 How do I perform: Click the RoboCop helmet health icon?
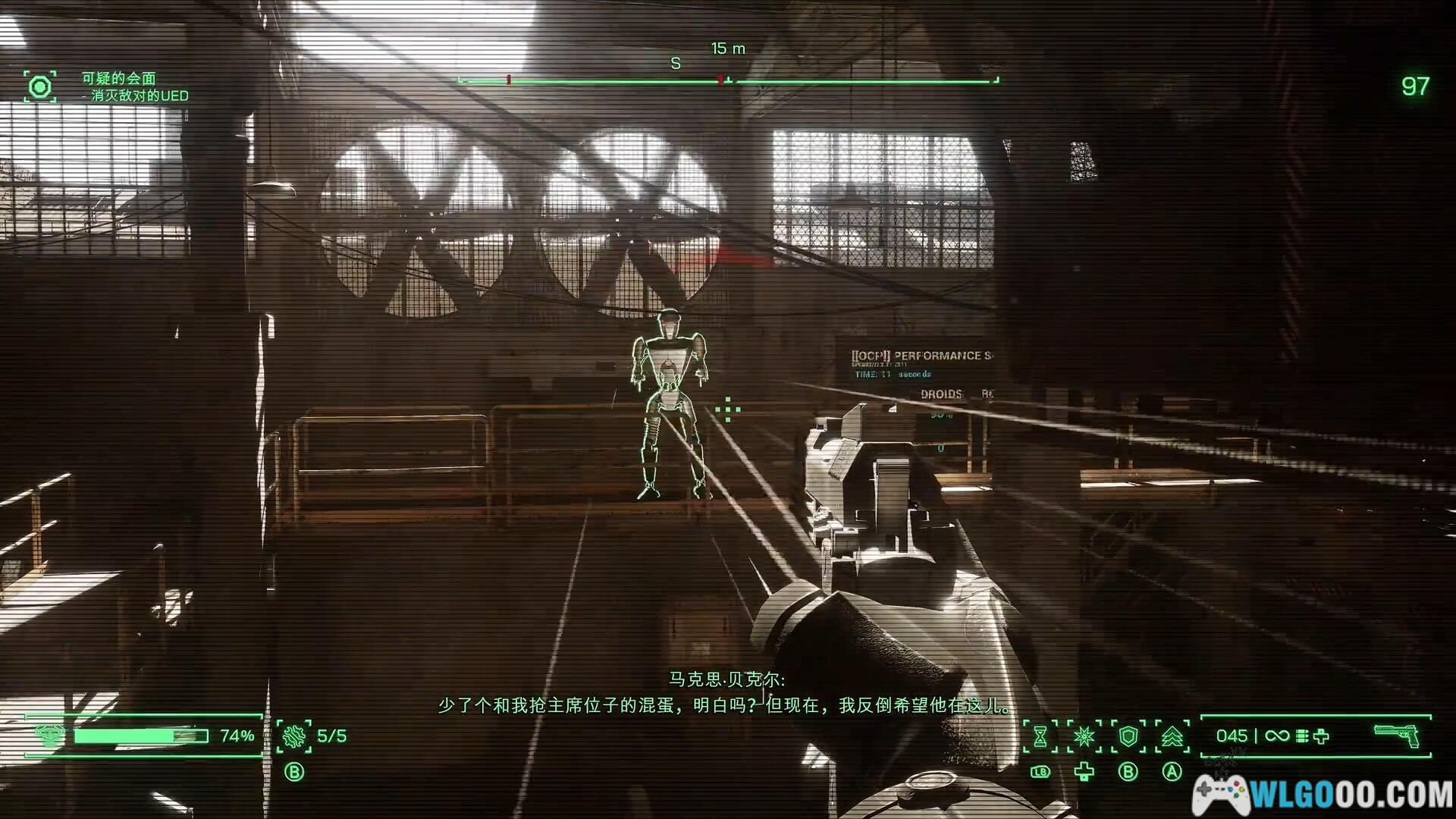[50, 736]
